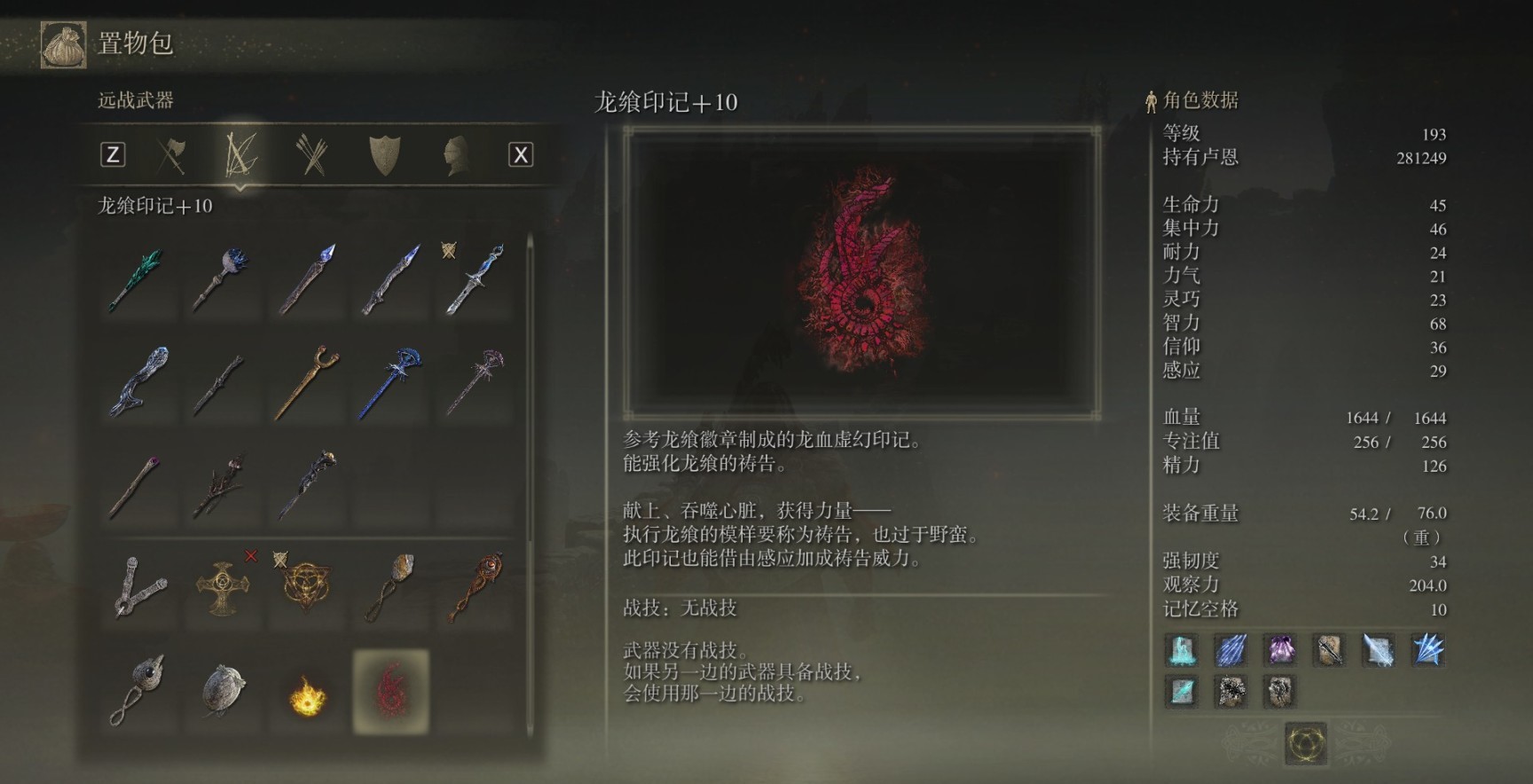Screen dimensions: 1533x784
Task: Select the two-finger seal
Action: pyautogui.click(x=138, y=587)
